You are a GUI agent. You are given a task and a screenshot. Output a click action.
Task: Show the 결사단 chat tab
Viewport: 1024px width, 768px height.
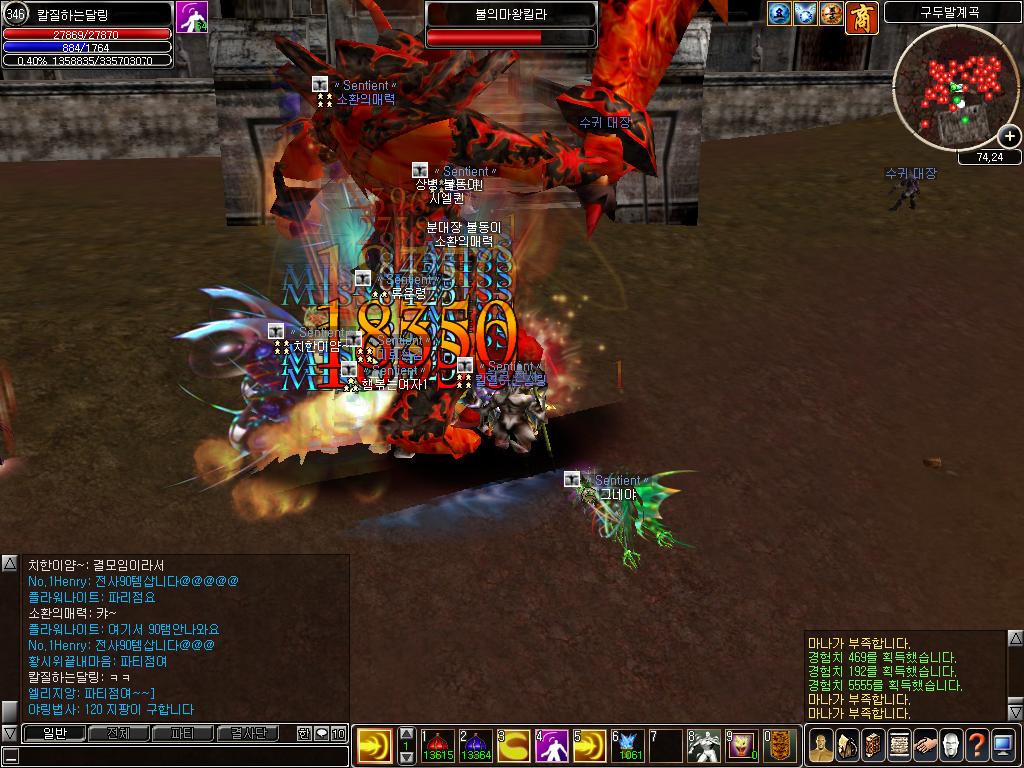click(248, 733)
